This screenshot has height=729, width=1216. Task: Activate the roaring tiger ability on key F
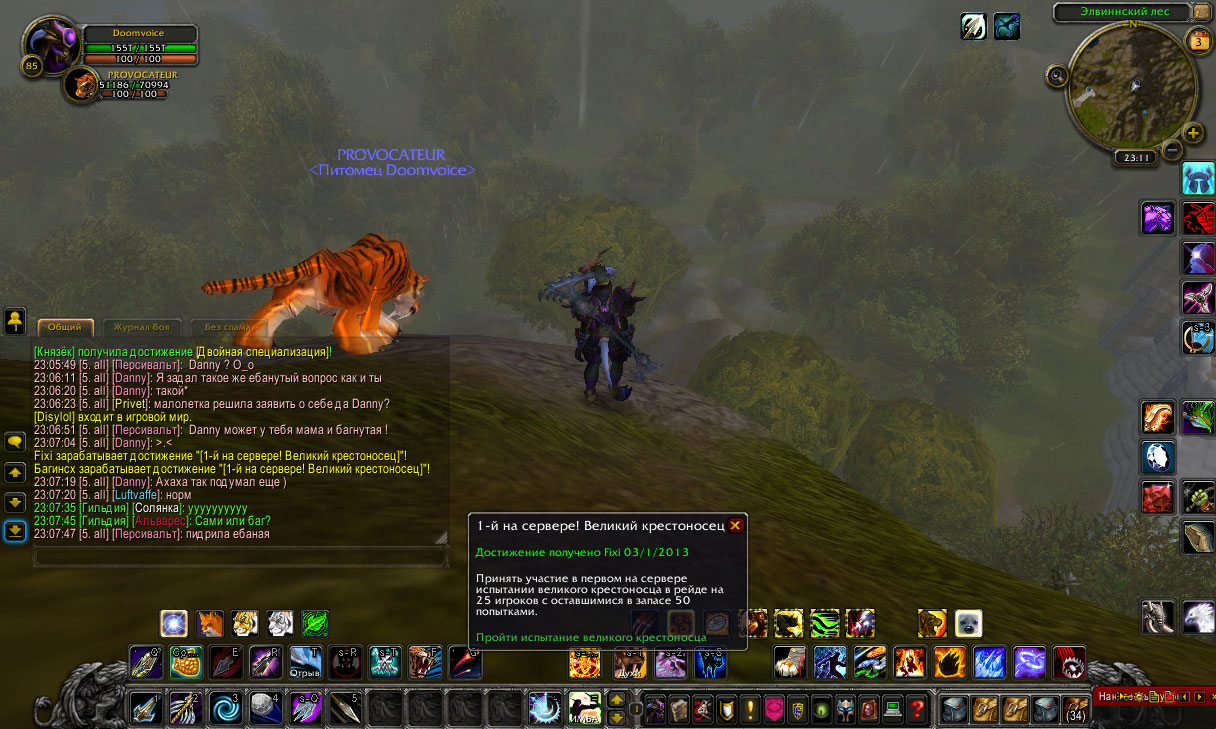425,662
